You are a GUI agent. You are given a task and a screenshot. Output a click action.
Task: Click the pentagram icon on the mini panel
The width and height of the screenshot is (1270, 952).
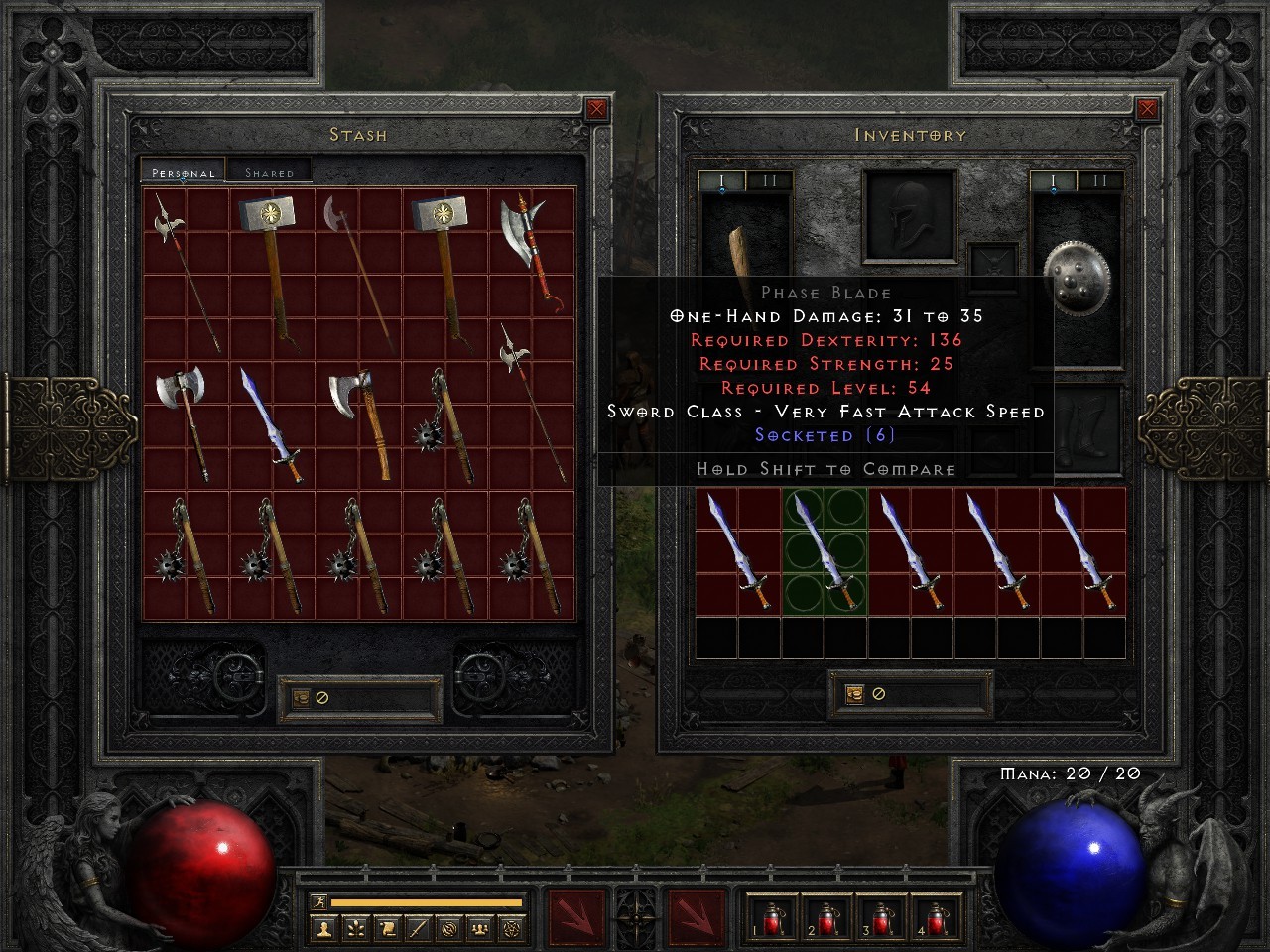tap(512, 930)
